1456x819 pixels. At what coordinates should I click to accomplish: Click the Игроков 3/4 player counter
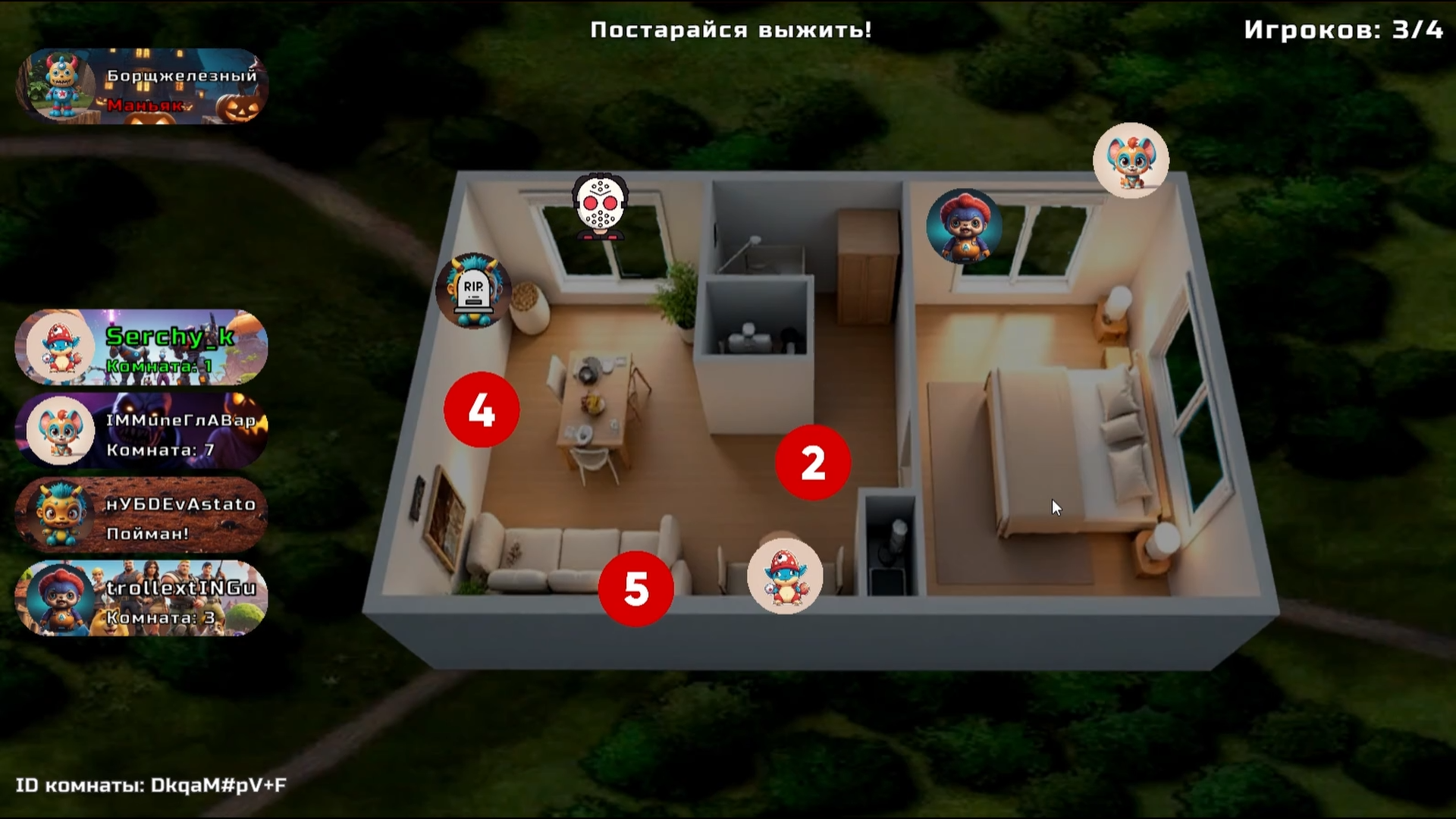[1345, 32]
